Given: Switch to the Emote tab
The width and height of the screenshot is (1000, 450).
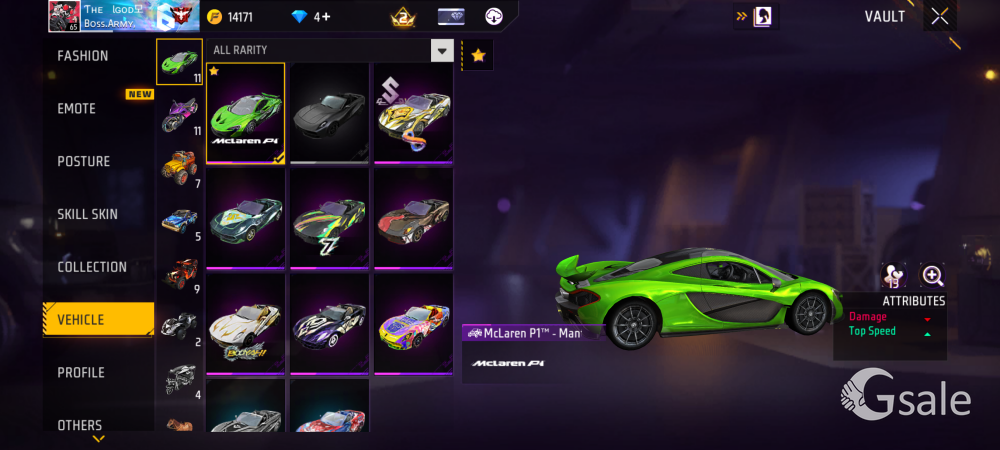Looking at the screenshot, I should [78, 108].
